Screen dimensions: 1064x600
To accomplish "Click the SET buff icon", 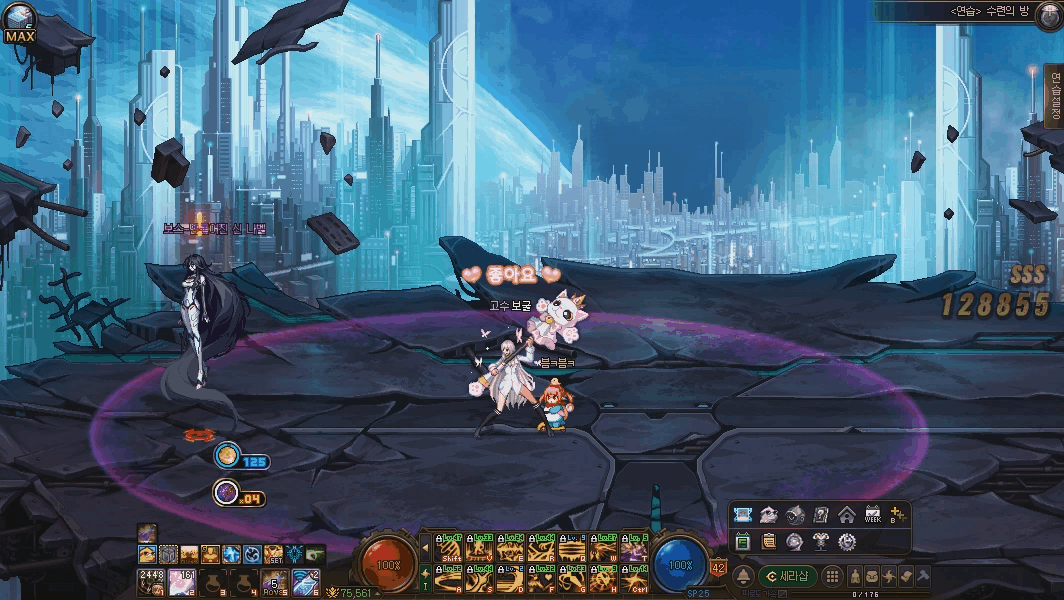I will (272, 554).
